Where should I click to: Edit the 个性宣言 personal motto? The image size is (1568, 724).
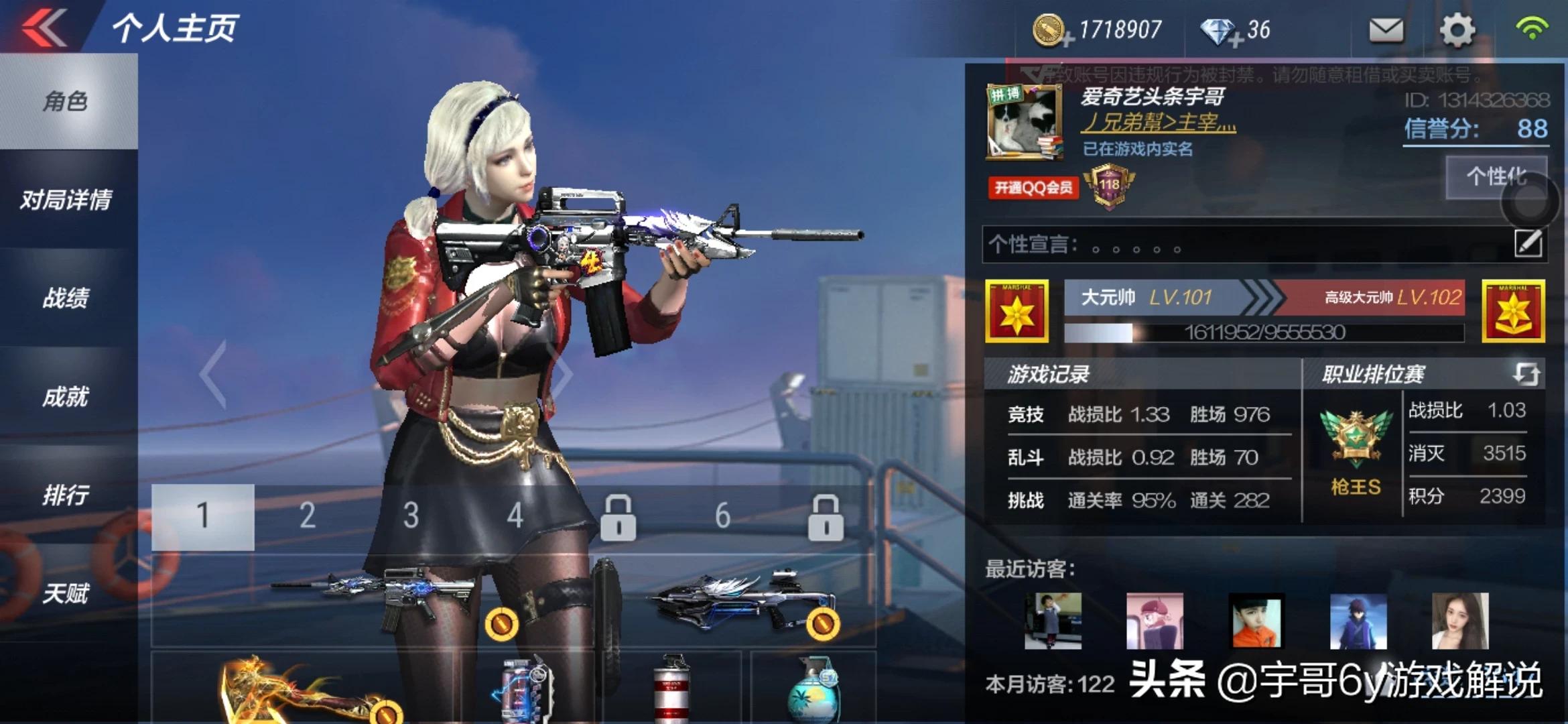tap(1528, 243)
